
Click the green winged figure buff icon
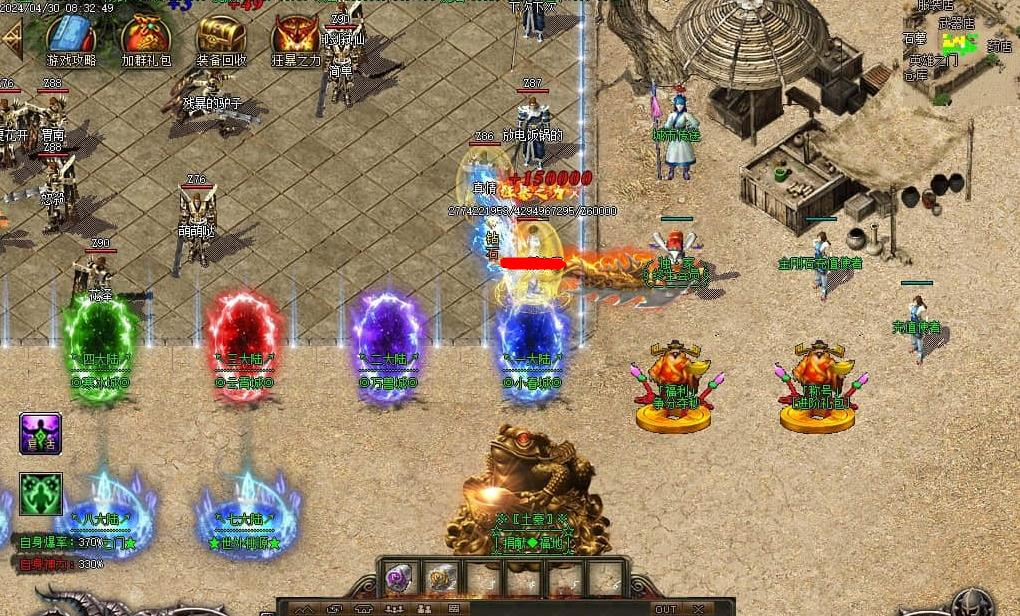[x=41, y=494]
